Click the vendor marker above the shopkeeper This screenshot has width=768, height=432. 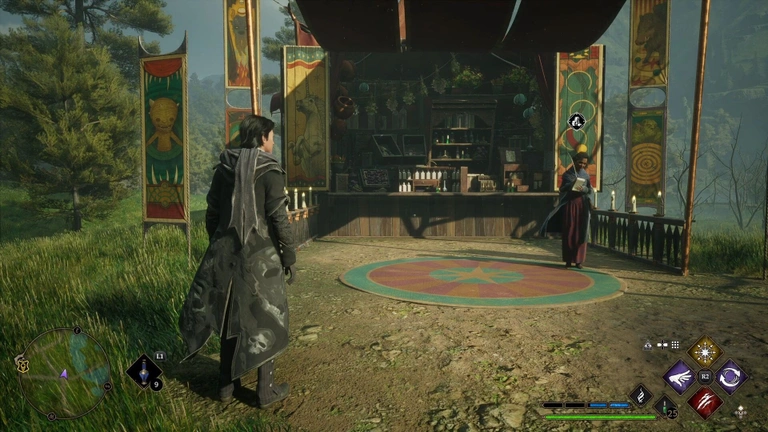pyautogui.click(x=576, y=122)
